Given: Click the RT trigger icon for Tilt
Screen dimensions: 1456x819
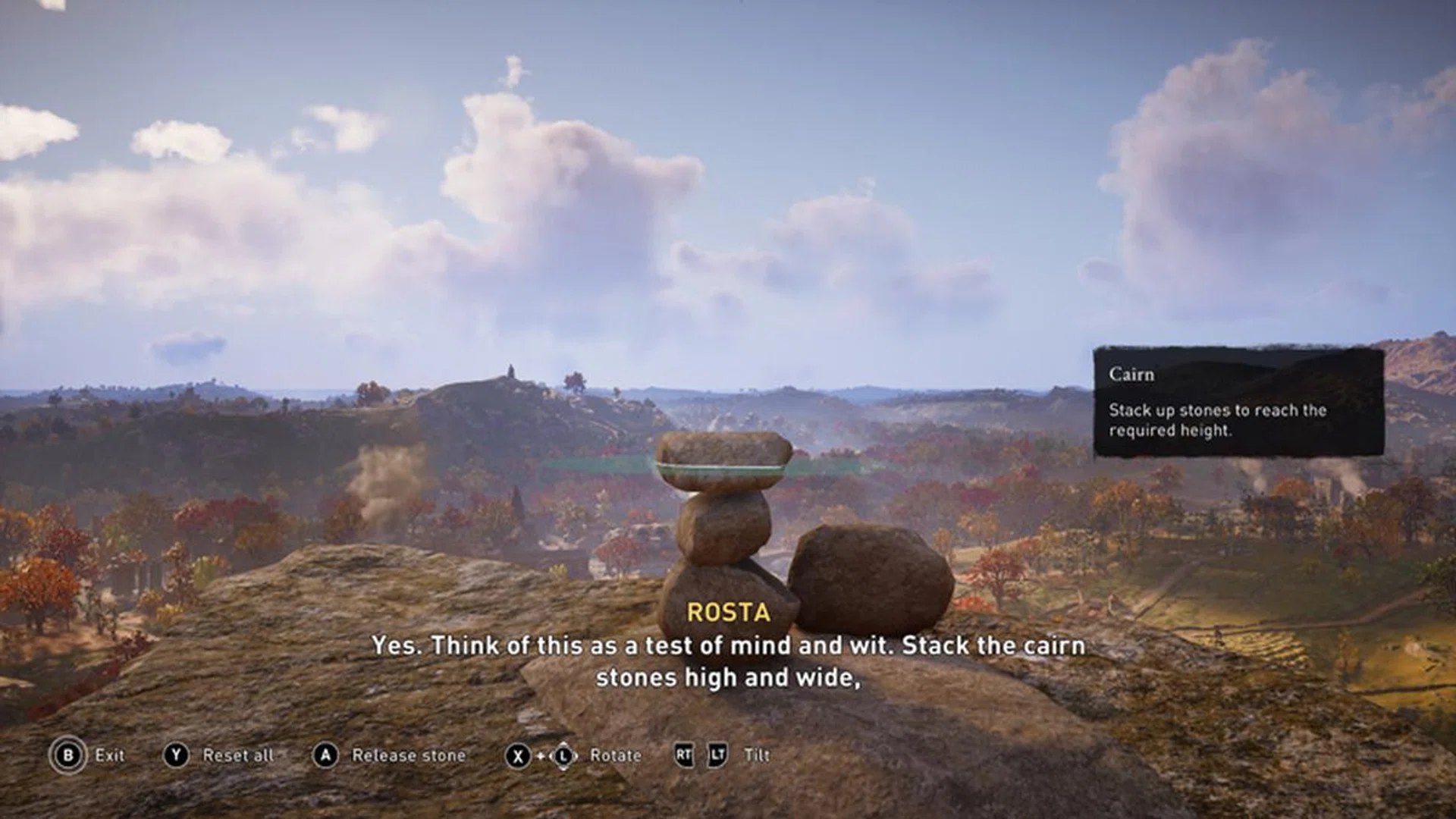Looking at the screenshot, I should click(x=684, y=755).
